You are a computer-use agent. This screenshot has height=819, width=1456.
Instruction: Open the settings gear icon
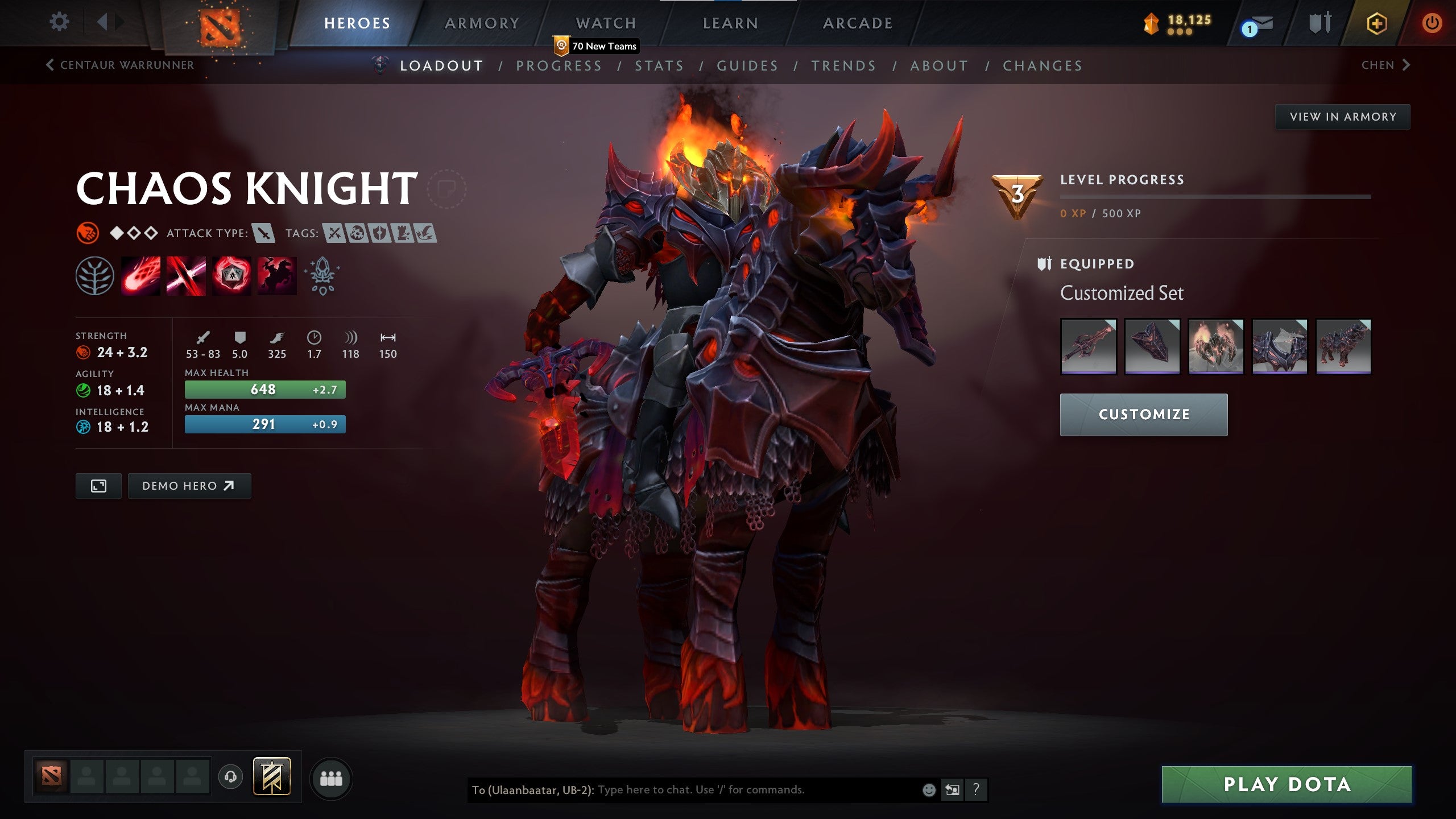[x=59, y=22]
